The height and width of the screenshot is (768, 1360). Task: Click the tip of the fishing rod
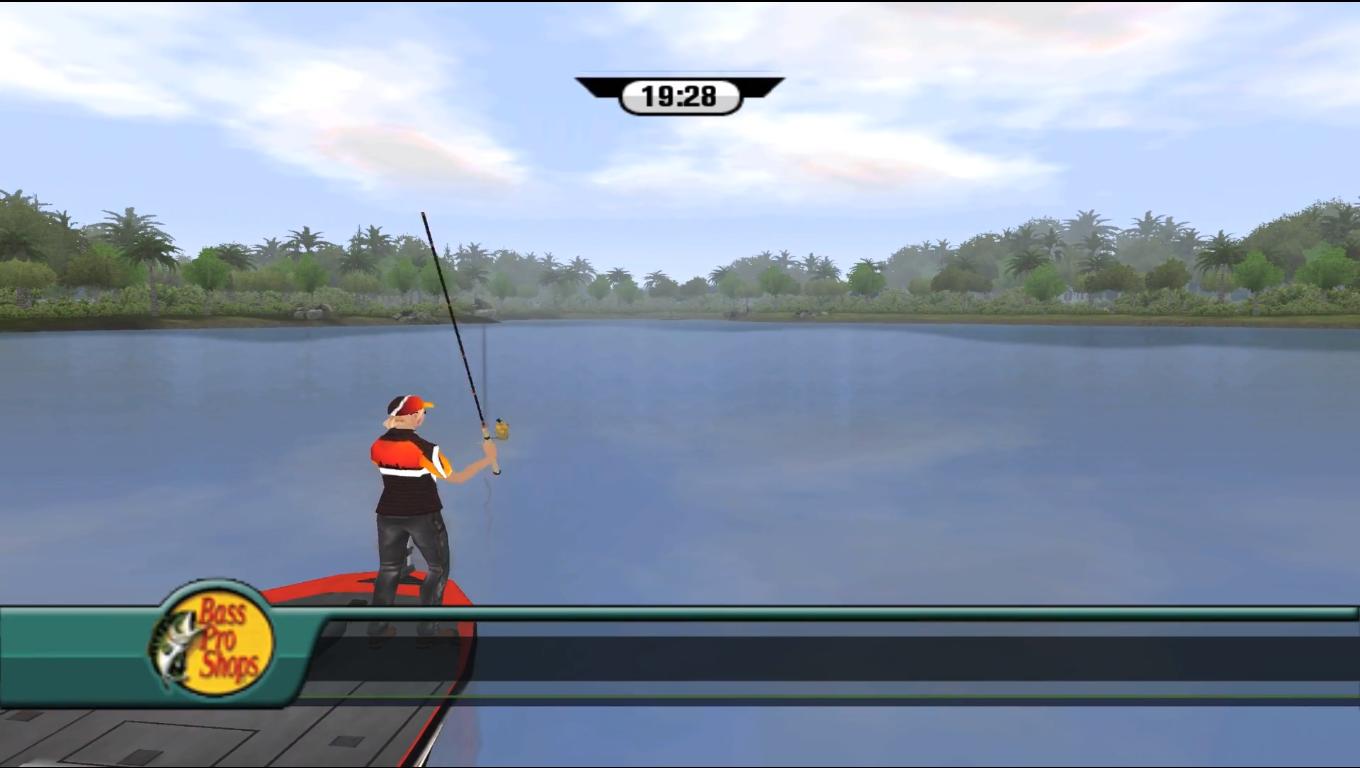pos(424,211)
